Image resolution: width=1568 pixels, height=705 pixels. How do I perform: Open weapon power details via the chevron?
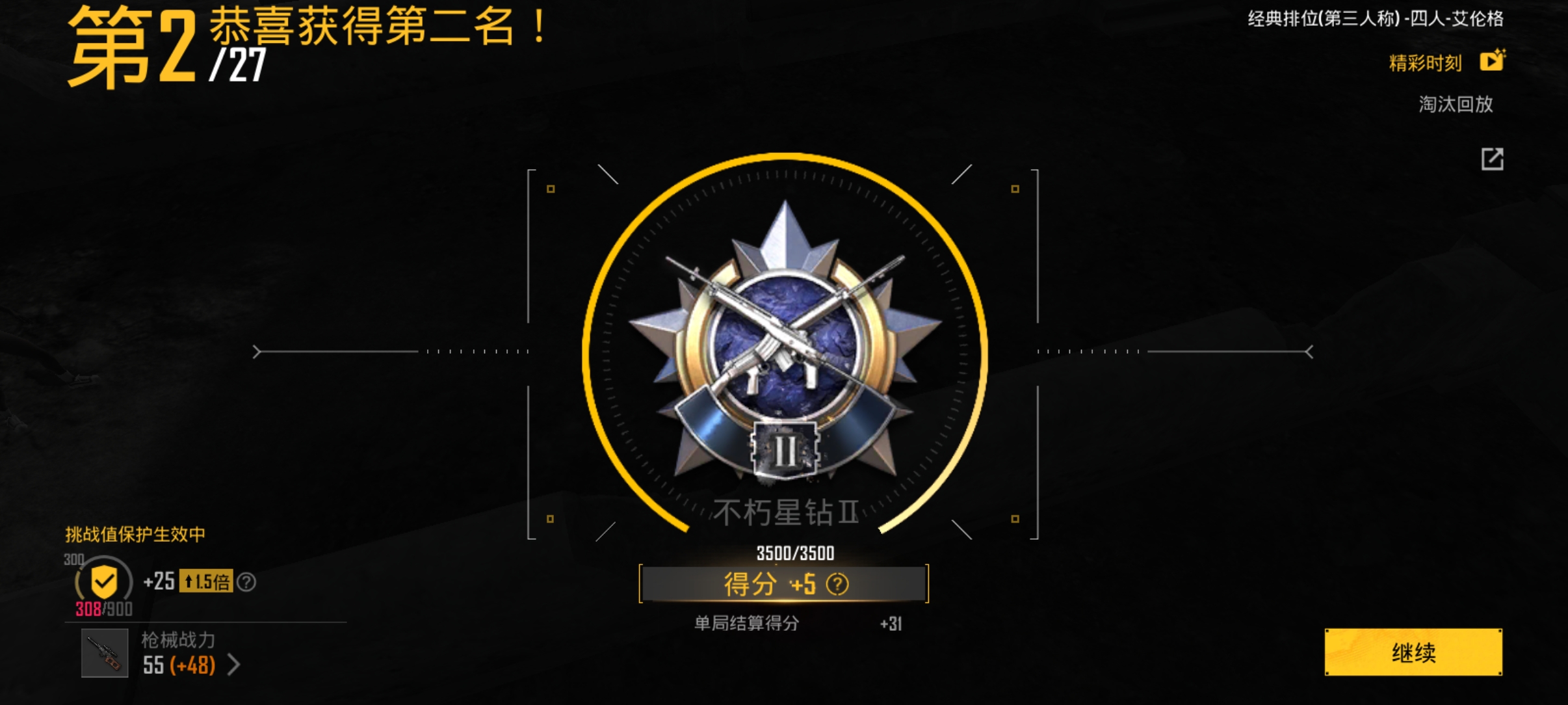coord(234,665)
